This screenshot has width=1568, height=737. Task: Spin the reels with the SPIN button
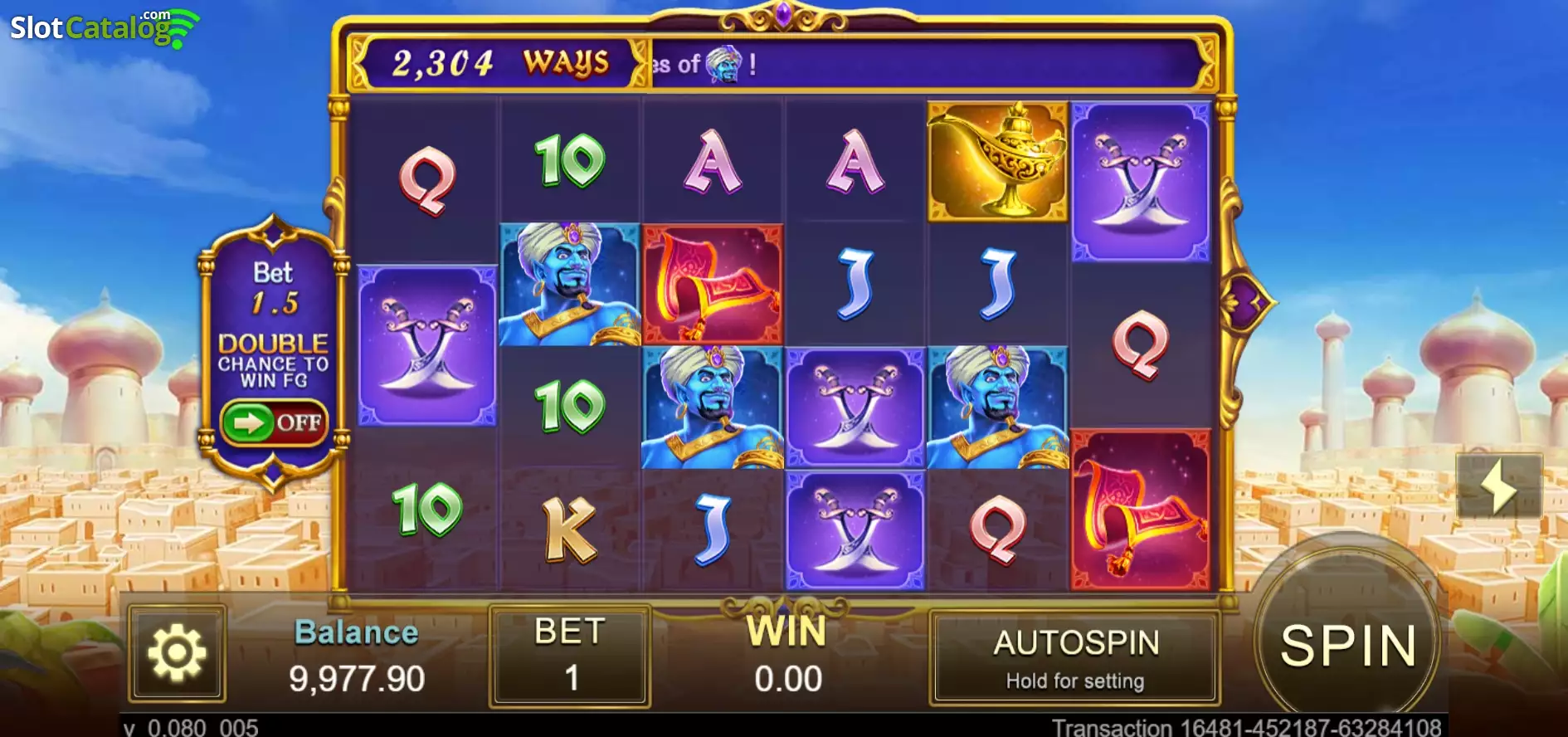1347,645
